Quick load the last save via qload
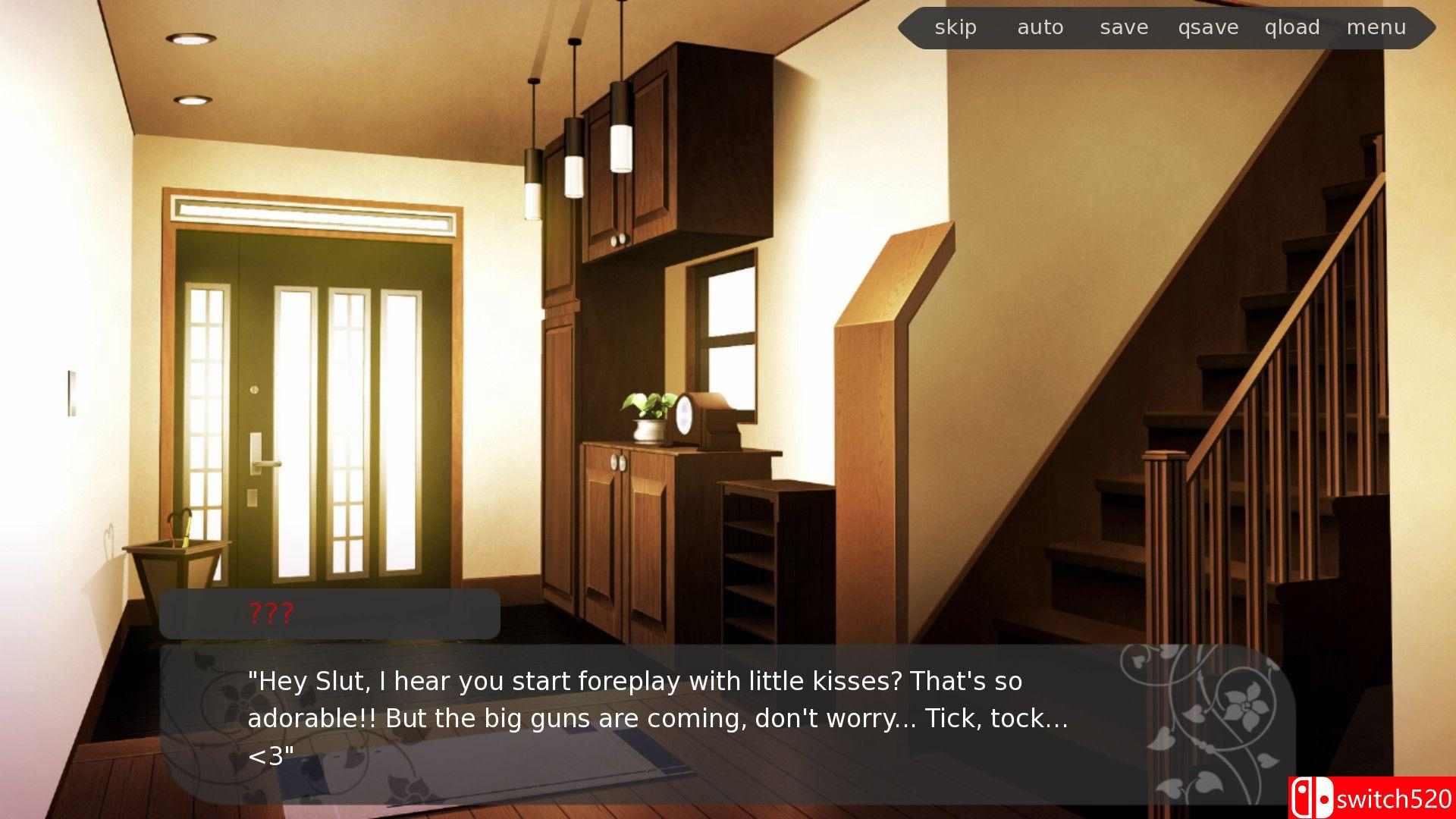 point(1291,27)
